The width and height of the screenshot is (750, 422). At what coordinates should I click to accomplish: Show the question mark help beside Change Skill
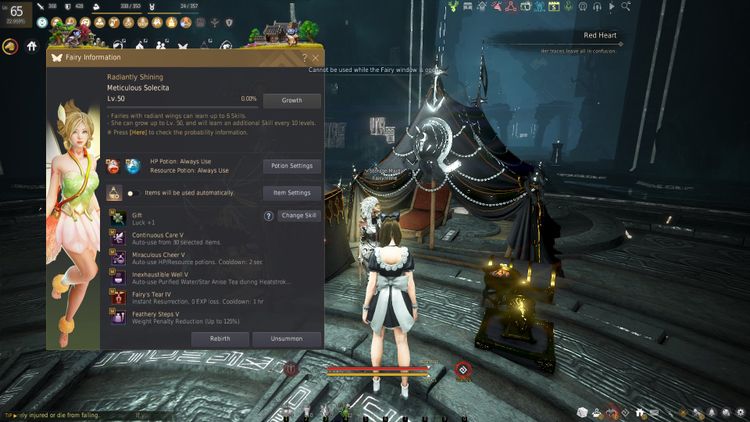(268, 216)
